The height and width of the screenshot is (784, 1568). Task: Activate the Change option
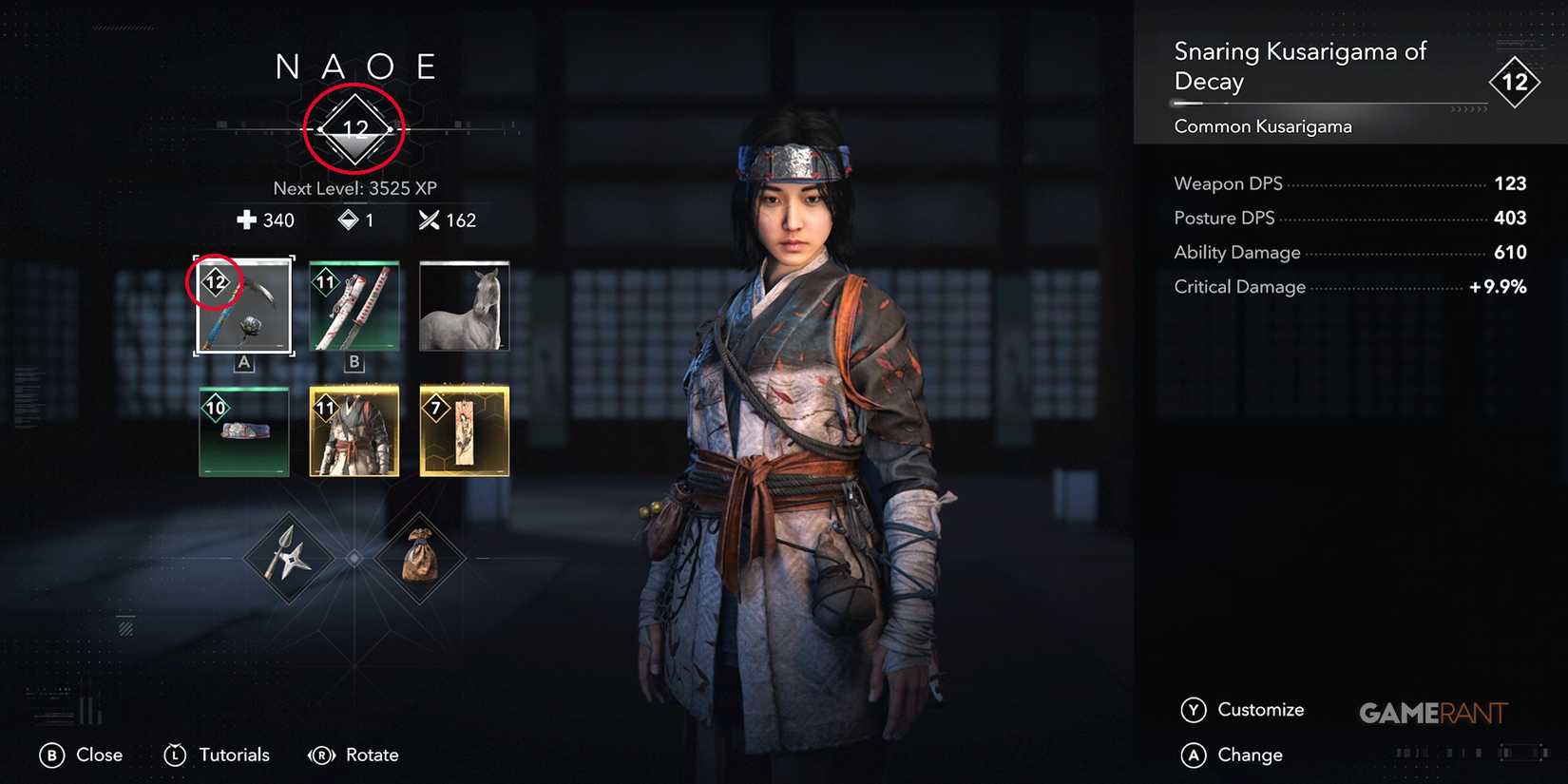1252,755
